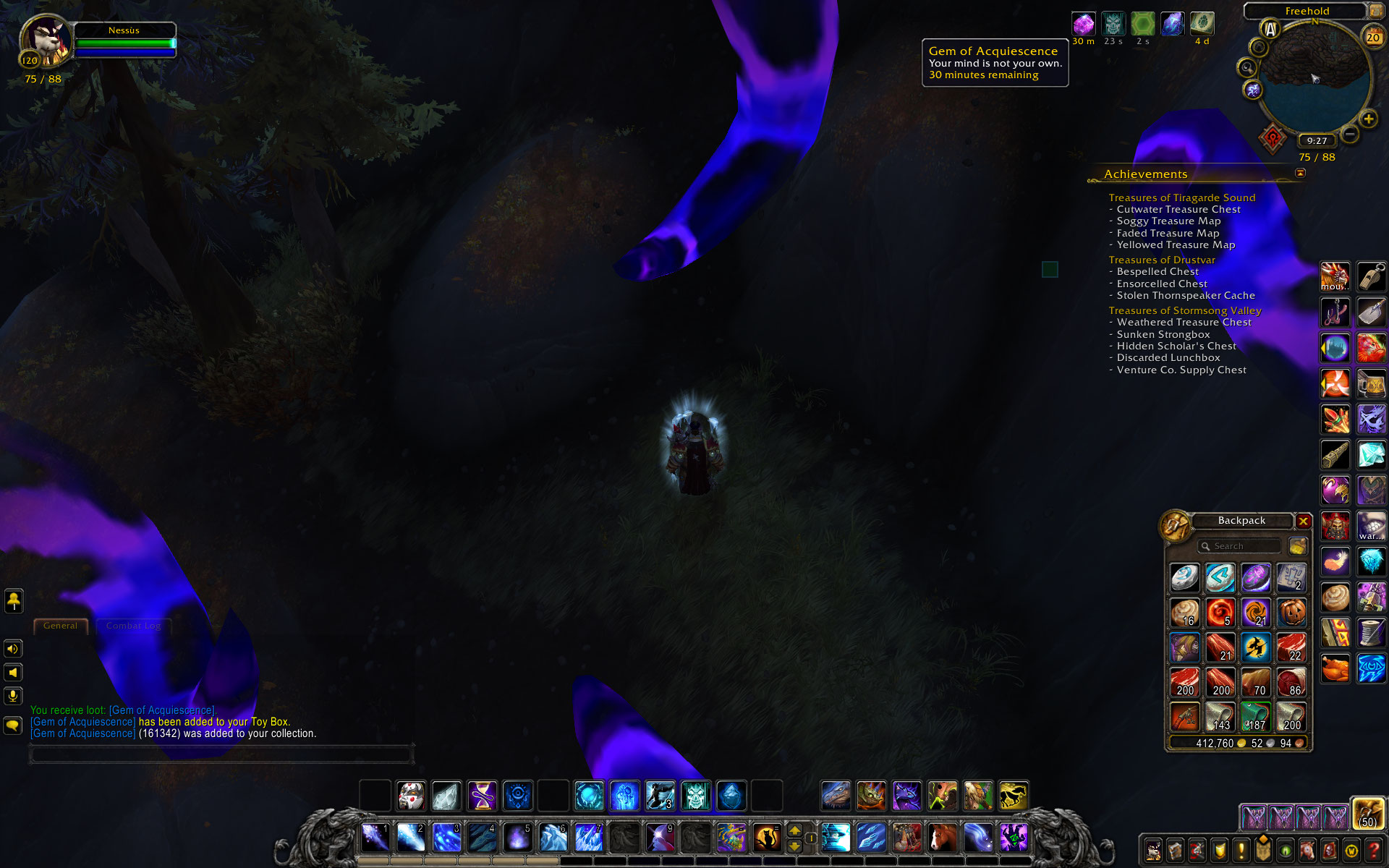Click the bag clean-up button beside Search

pyautogui.click(x=1298, y=546)
